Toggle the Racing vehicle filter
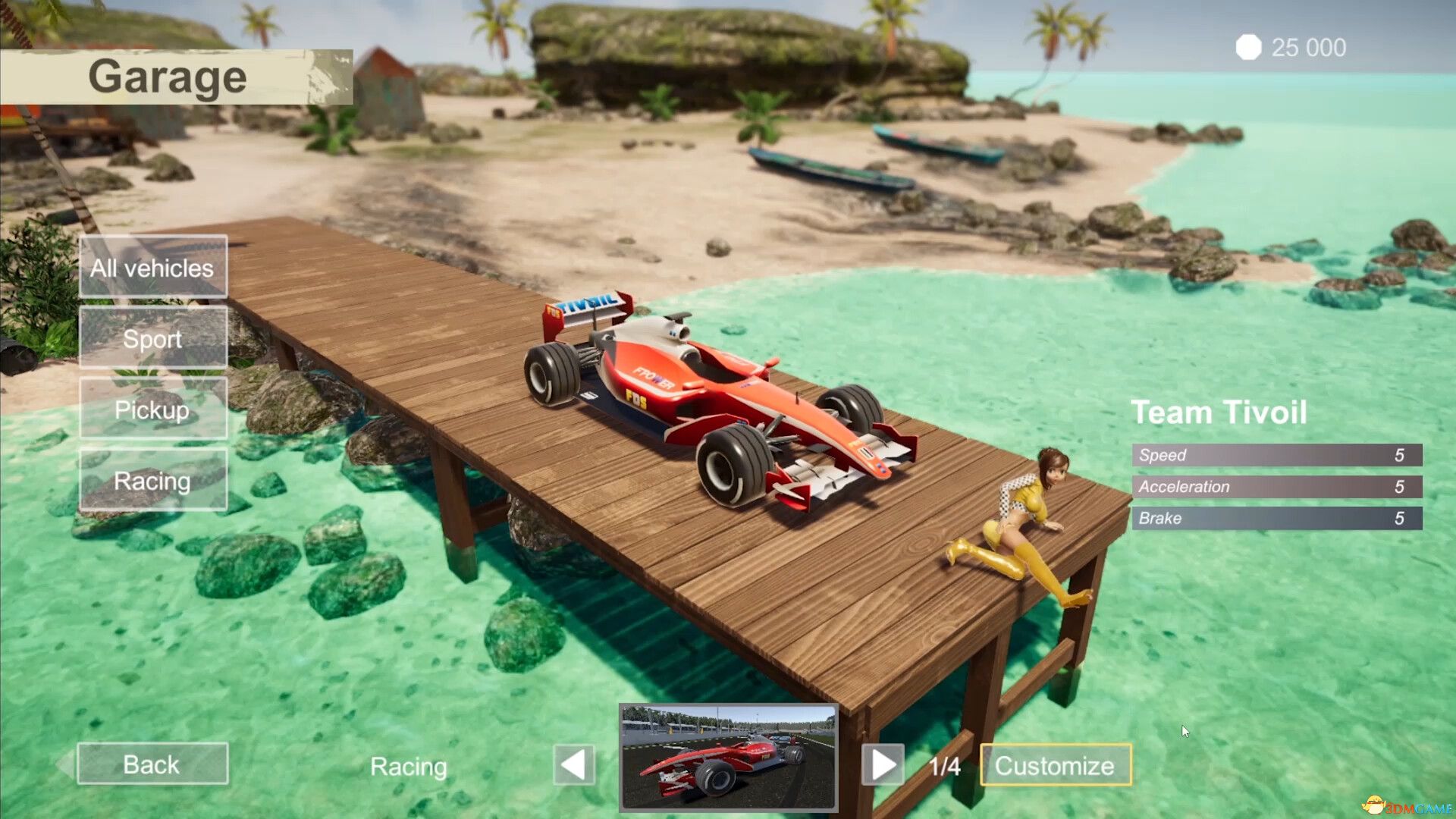Image resolution: width=1456 pixels, height=819 pixels. (152, 480)
